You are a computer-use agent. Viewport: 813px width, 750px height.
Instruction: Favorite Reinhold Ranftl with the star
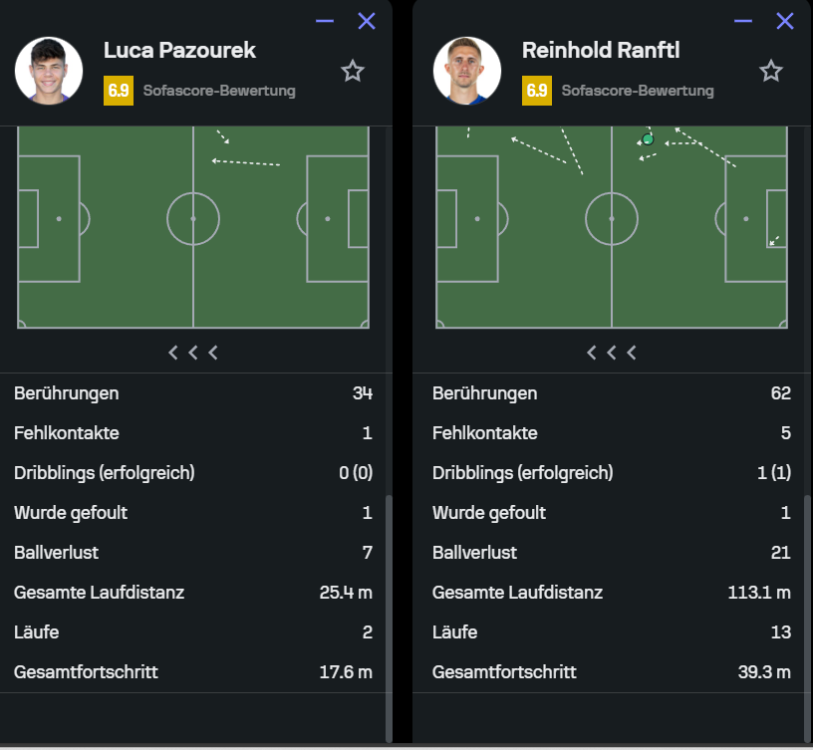(x=770, y=71)
